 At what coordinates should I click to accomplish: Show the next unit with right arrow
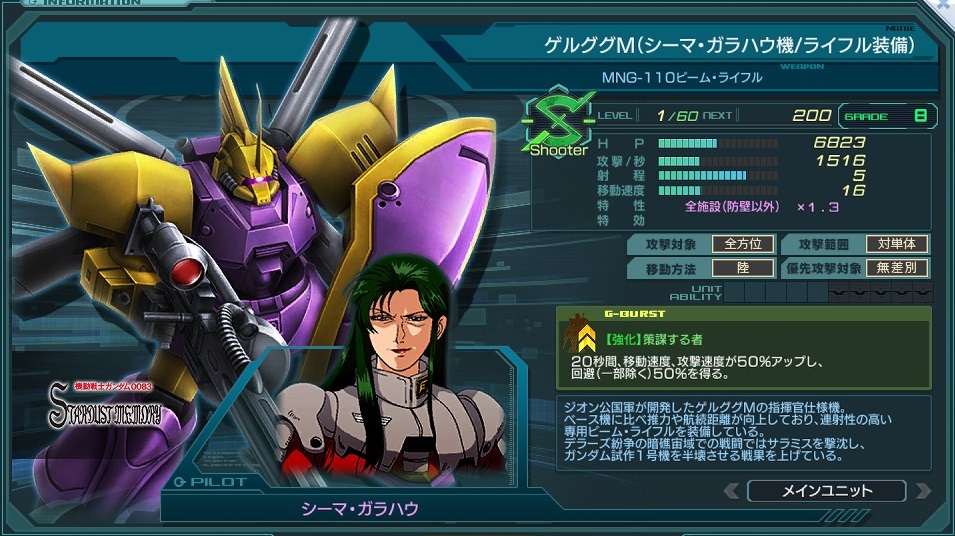coord(922,491)
